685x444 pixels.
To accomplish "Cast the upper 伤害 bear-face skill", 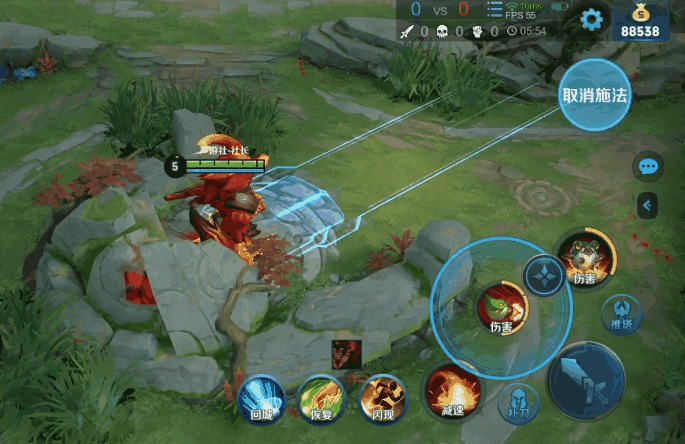I will click(x=584, y=256).
